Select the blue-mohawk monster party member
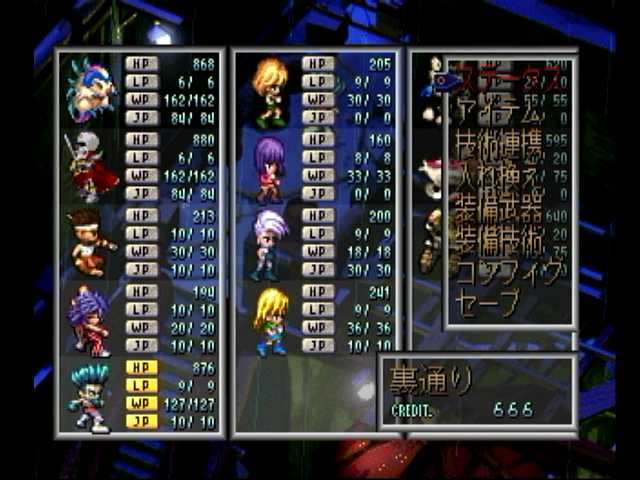This screenshot has width=640, height=480. point(90,90)
